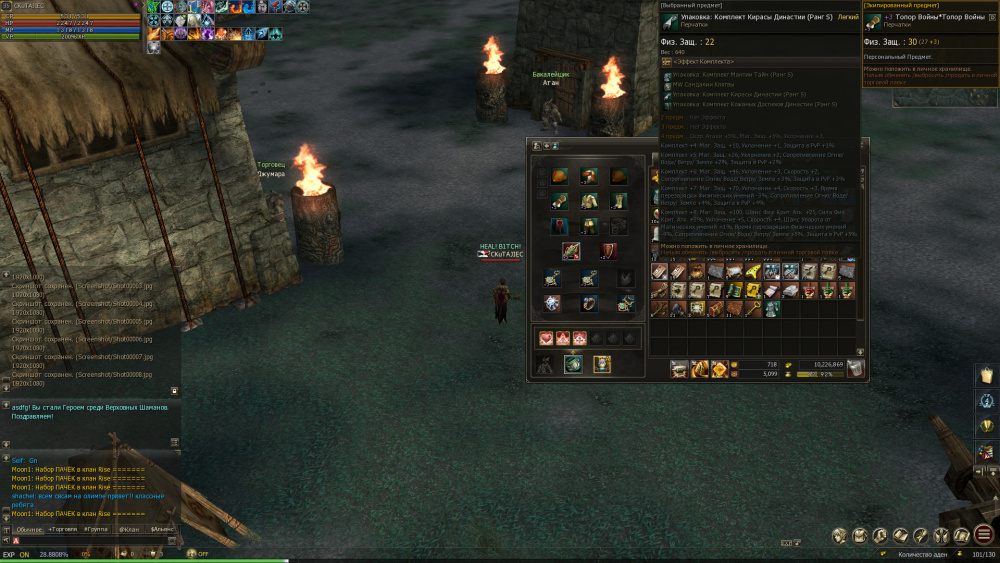
Task: Select the equipped gloves slot
Action: (x=559, y=201)
